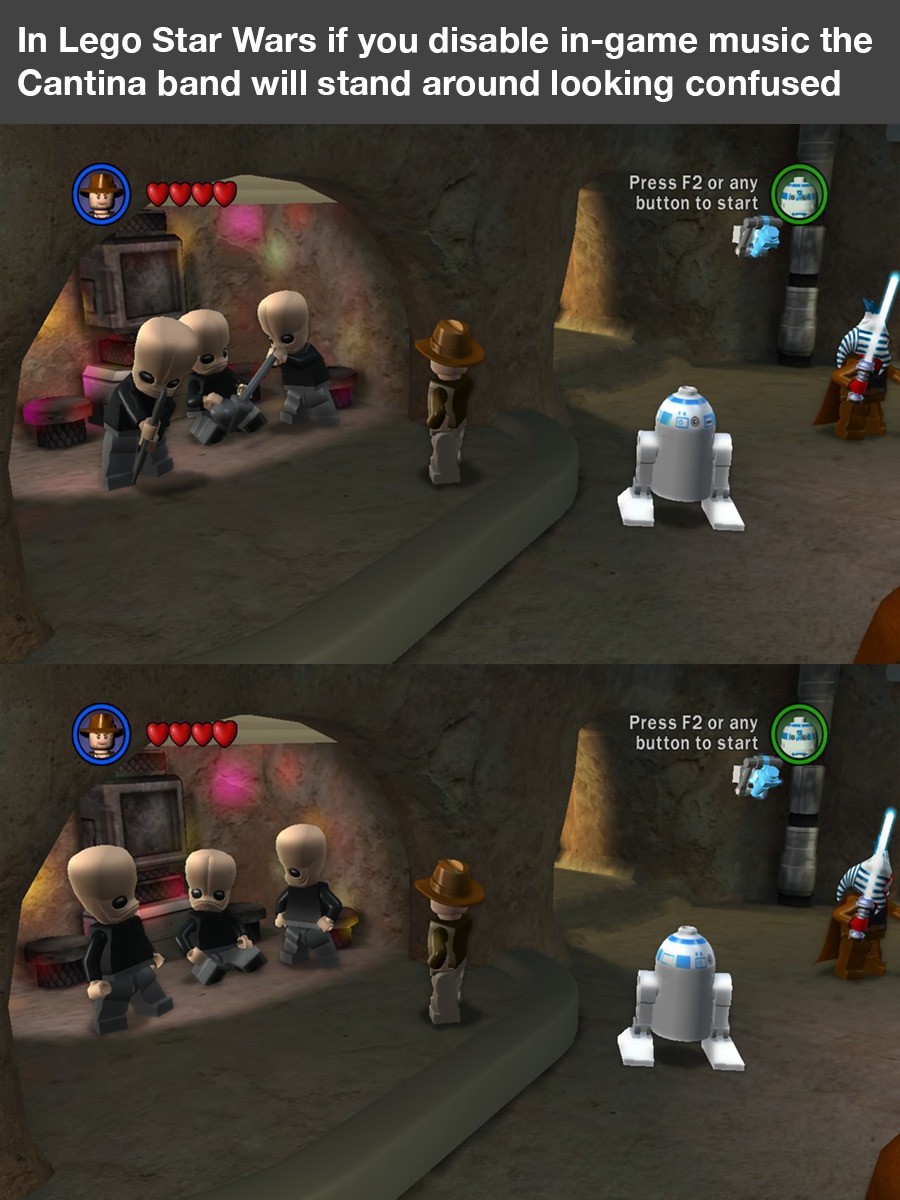The width and height of the screenshot is (900, 1200).
Task: Click the fedora character portrait in the lower screenshot
Action: pos(102,732)
